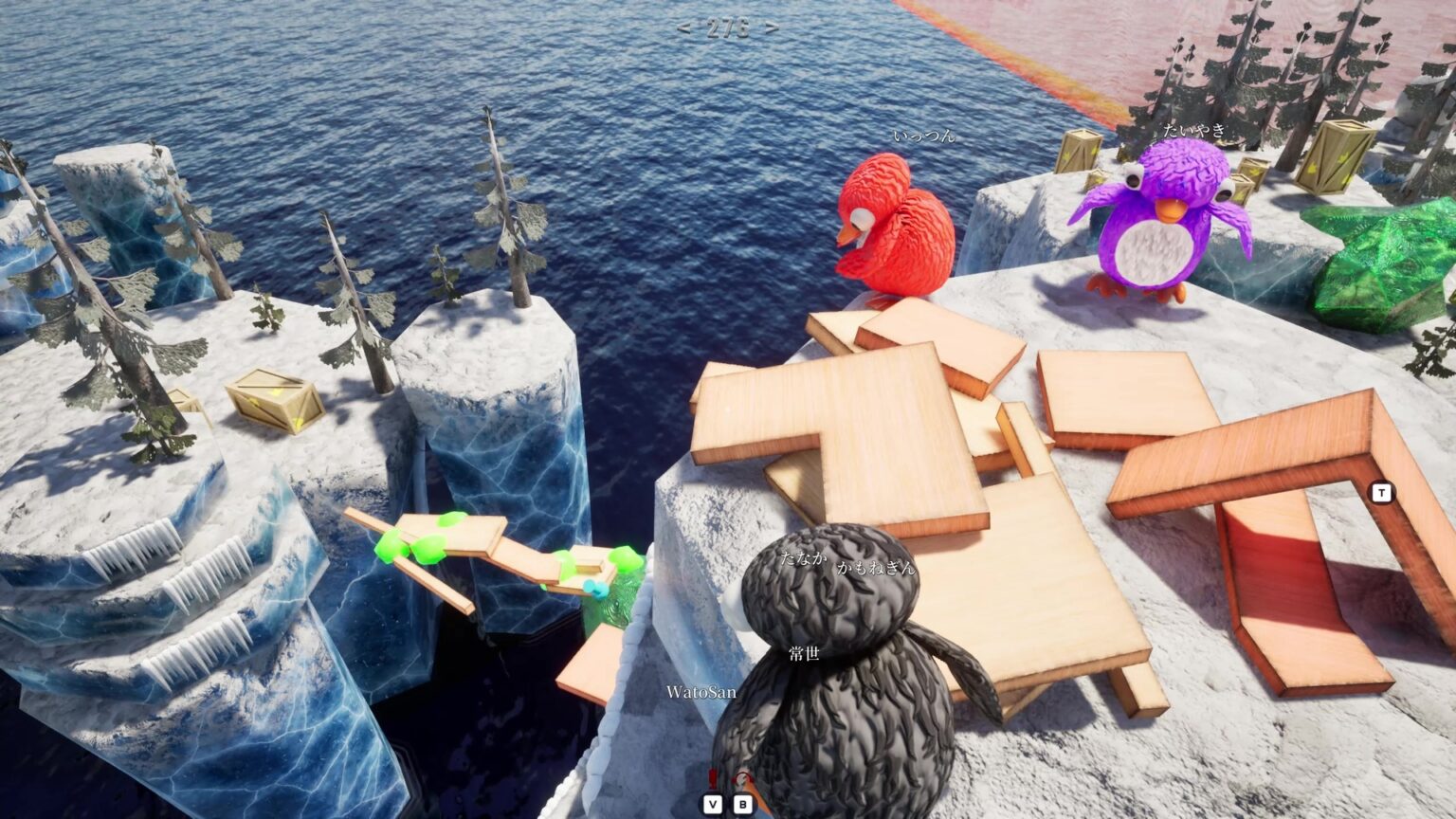
Task: Click the WatoSan name label
Action: pyautogui.click(x=700, y=693)
